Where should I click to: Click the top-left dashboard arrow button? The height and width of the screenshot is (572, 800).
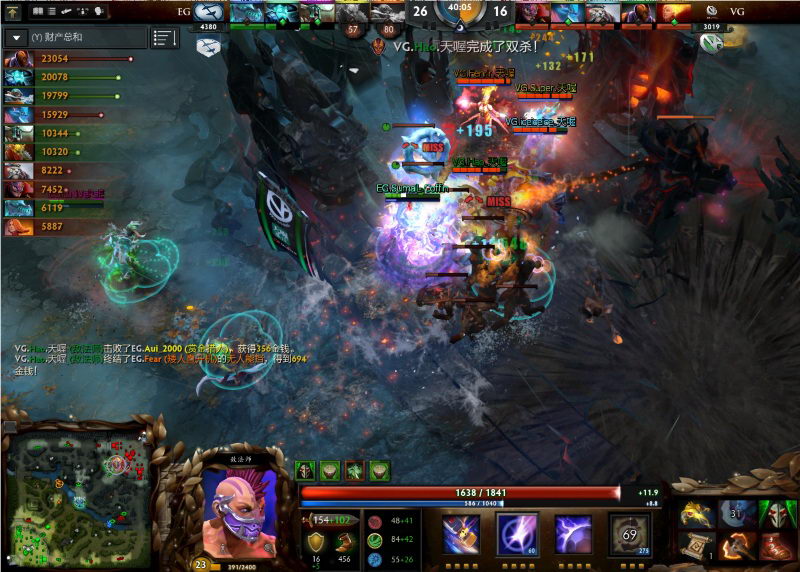tap(13, 12)
